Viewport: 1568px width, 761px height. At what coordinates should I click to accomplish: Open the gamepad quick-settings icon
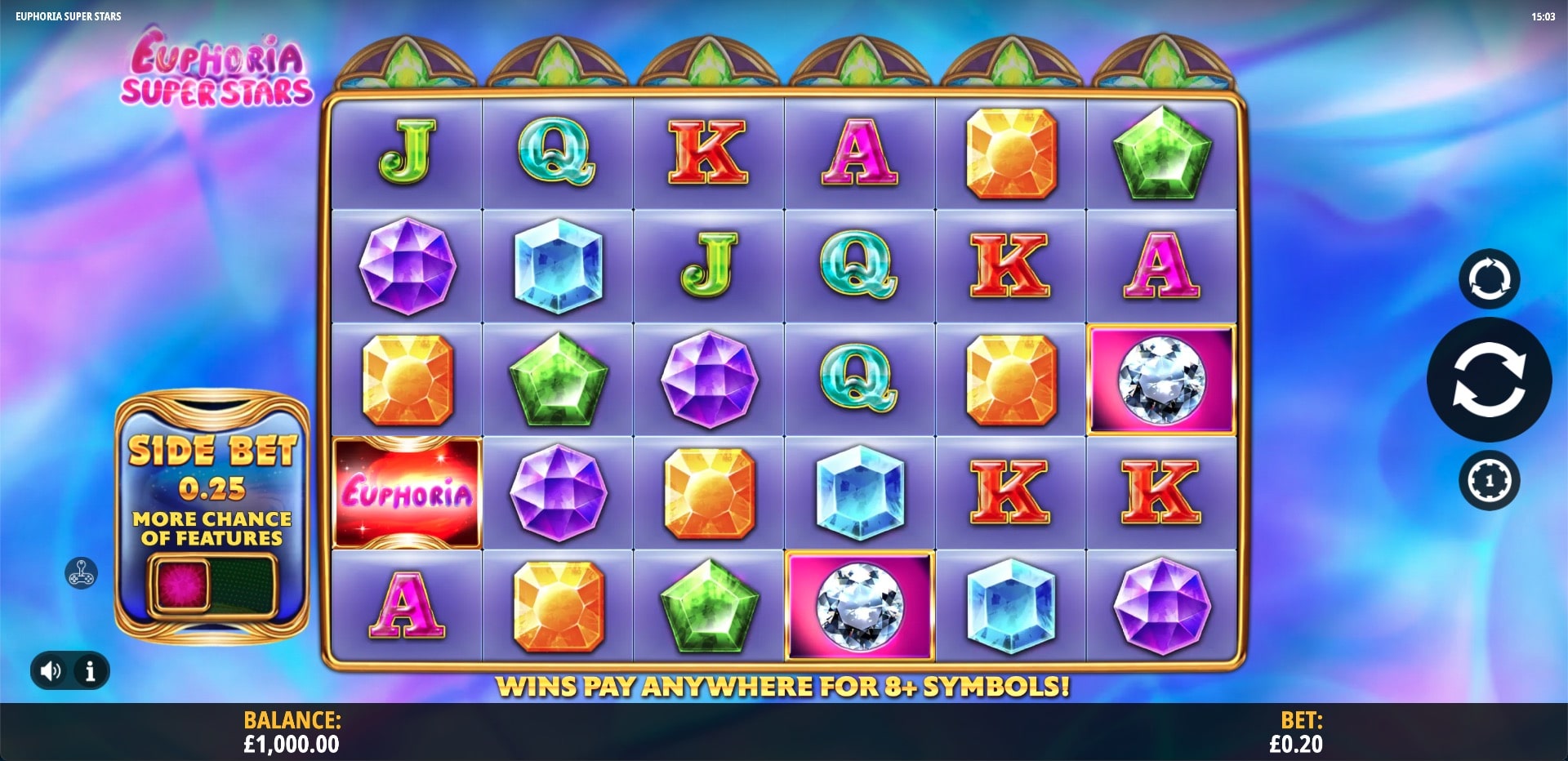point(80,574)
